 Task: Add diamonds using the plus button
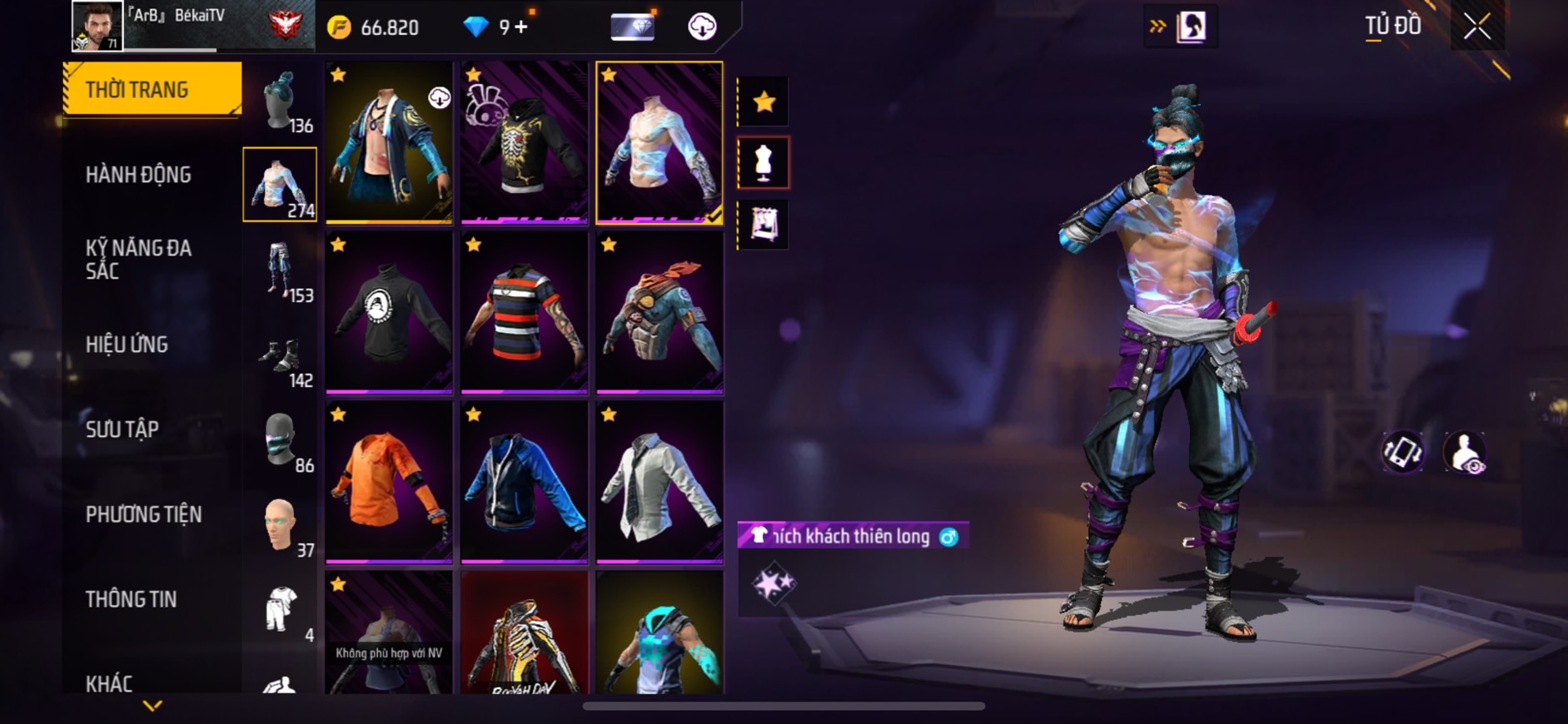pos(521,27)
